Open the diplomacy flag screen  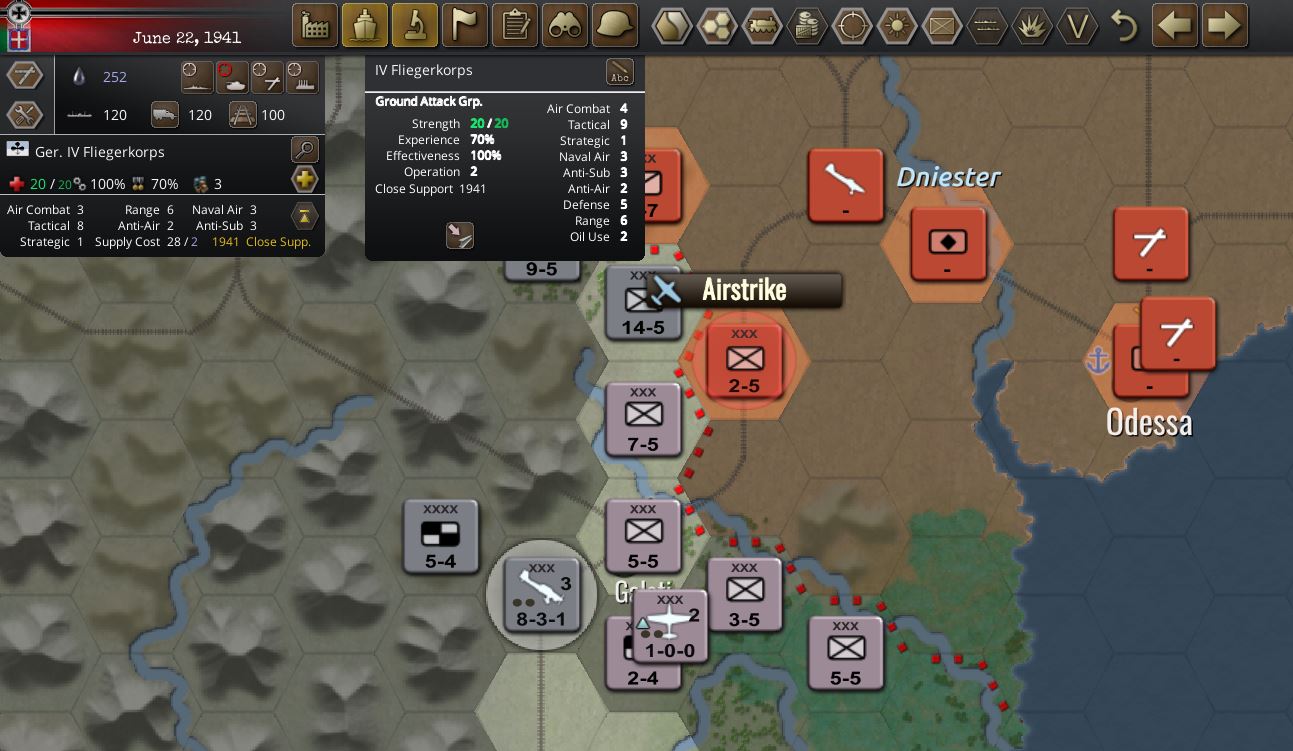tap(465, 24)
